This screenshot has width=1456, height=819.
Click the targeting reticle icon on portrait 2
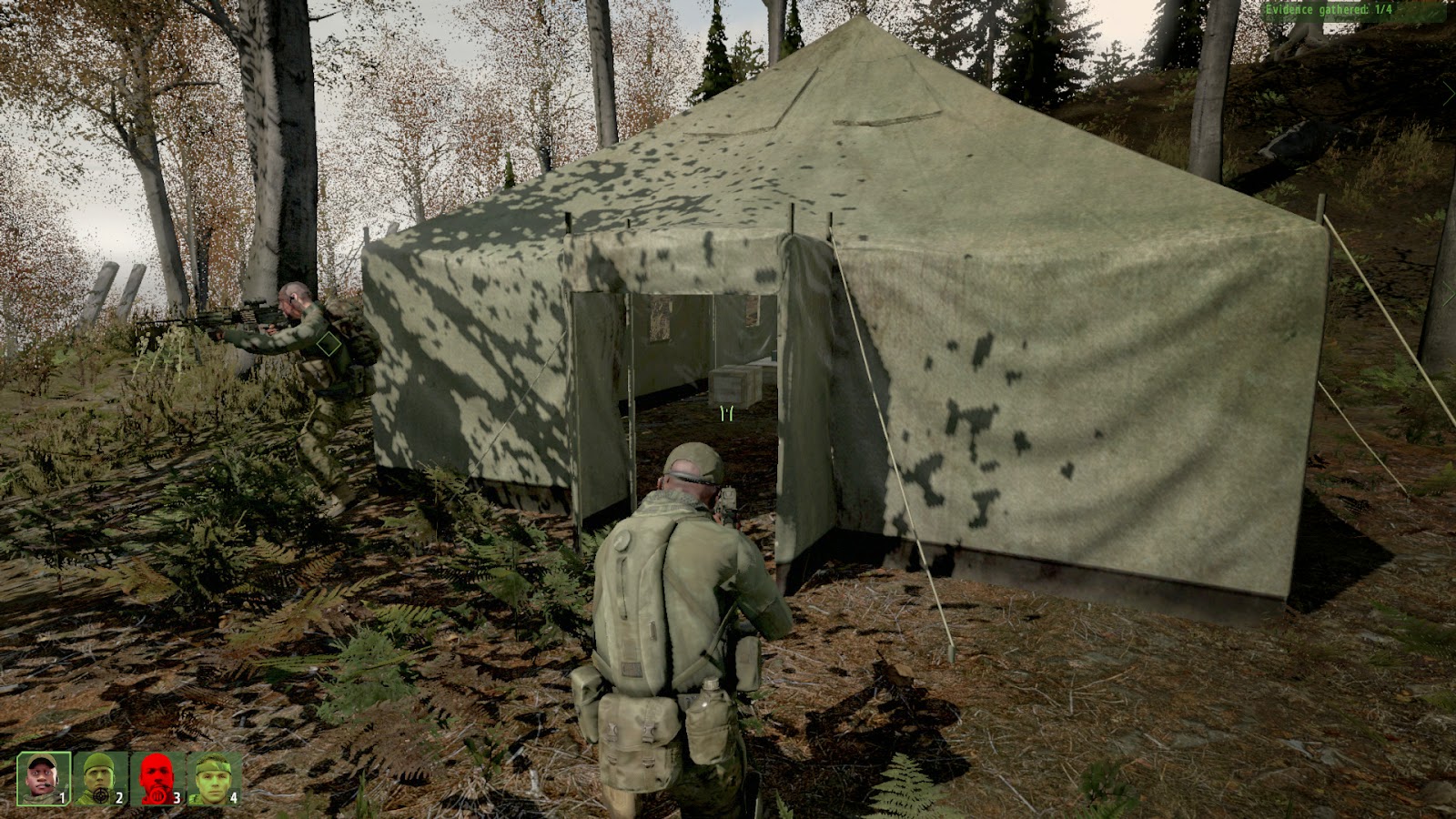[101, 794]
